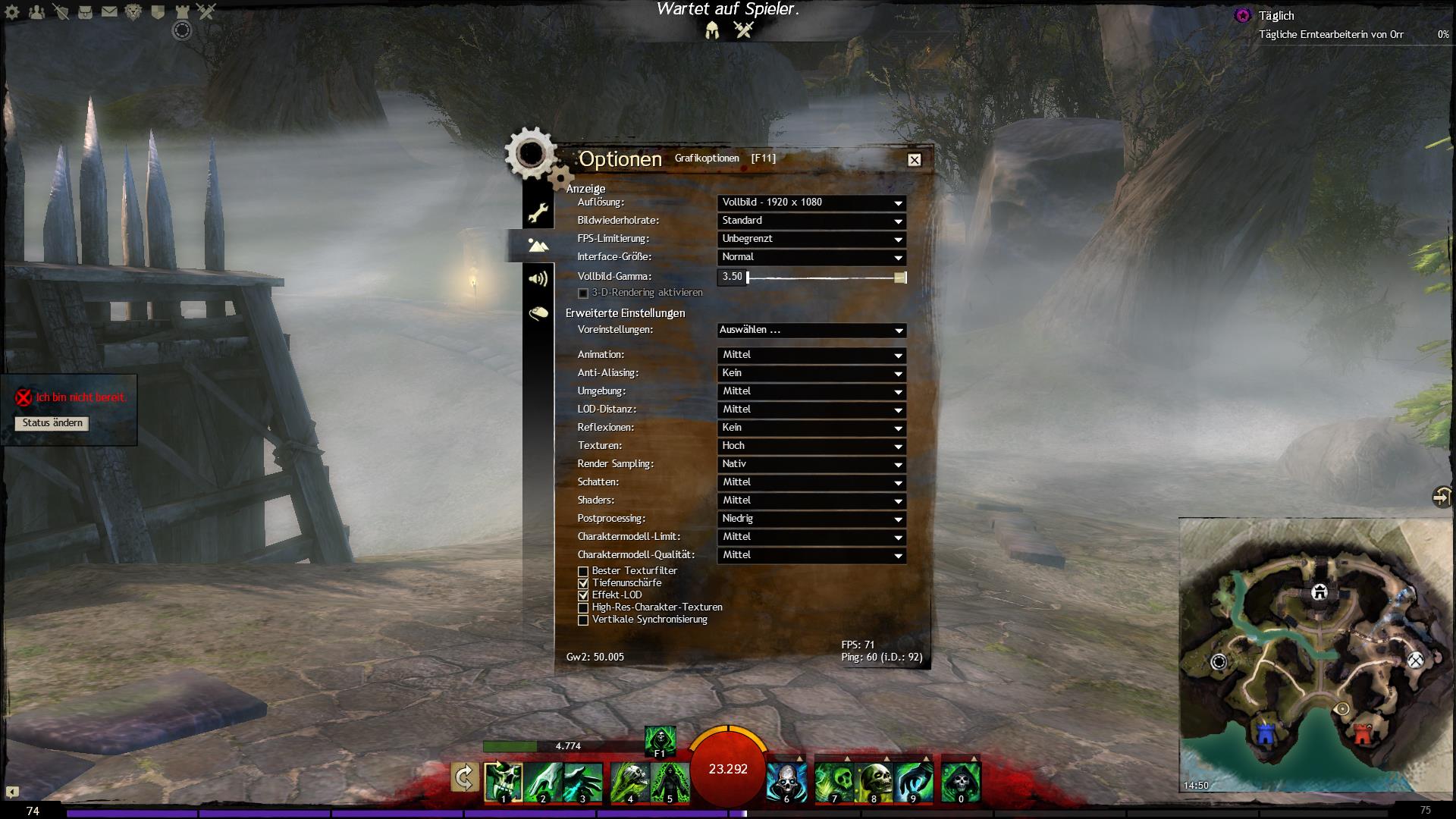
Task: Change the Interface-Größe dropdown
Action: pos(811,257)
